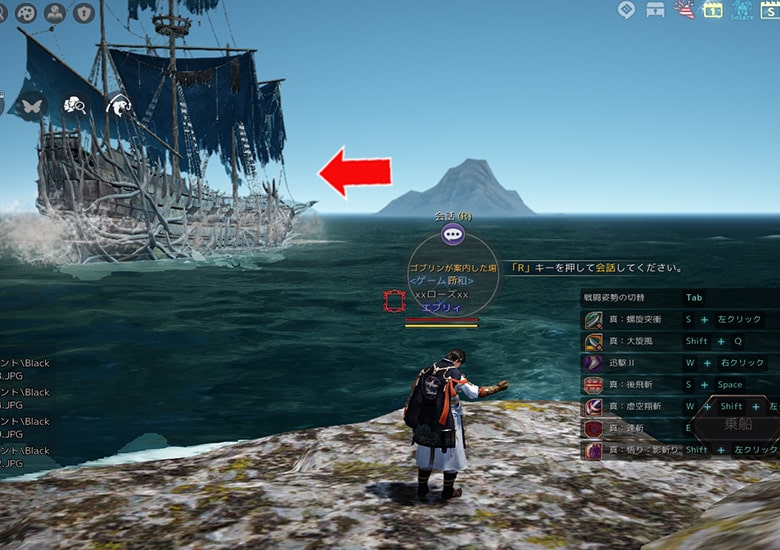Image resolution: width=780 pixels, height=550 pixels.
Task: Select the 真：後飛斬 skill icon
Action: pos(593,385)
